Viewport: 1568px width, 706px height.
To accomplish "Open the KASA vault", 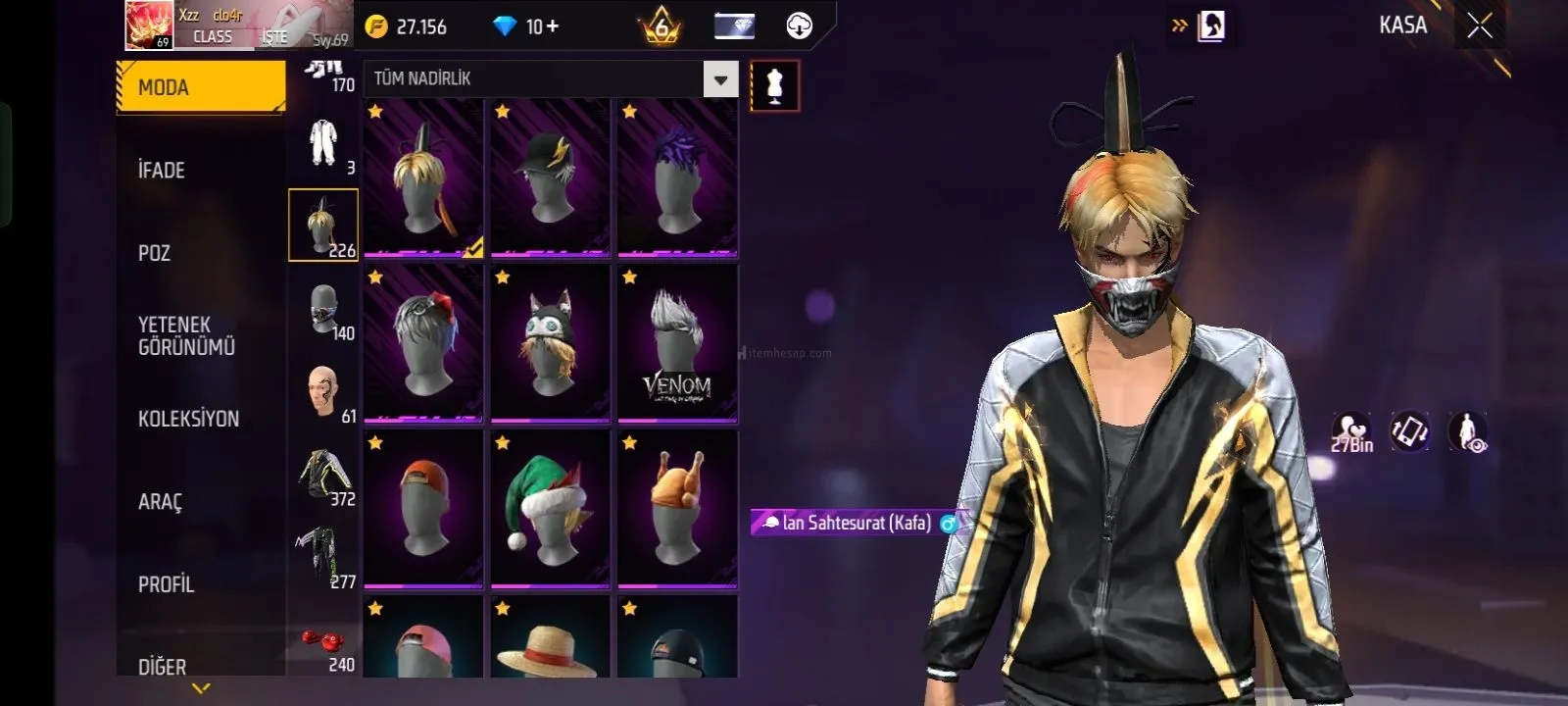I will point(1402,25).
